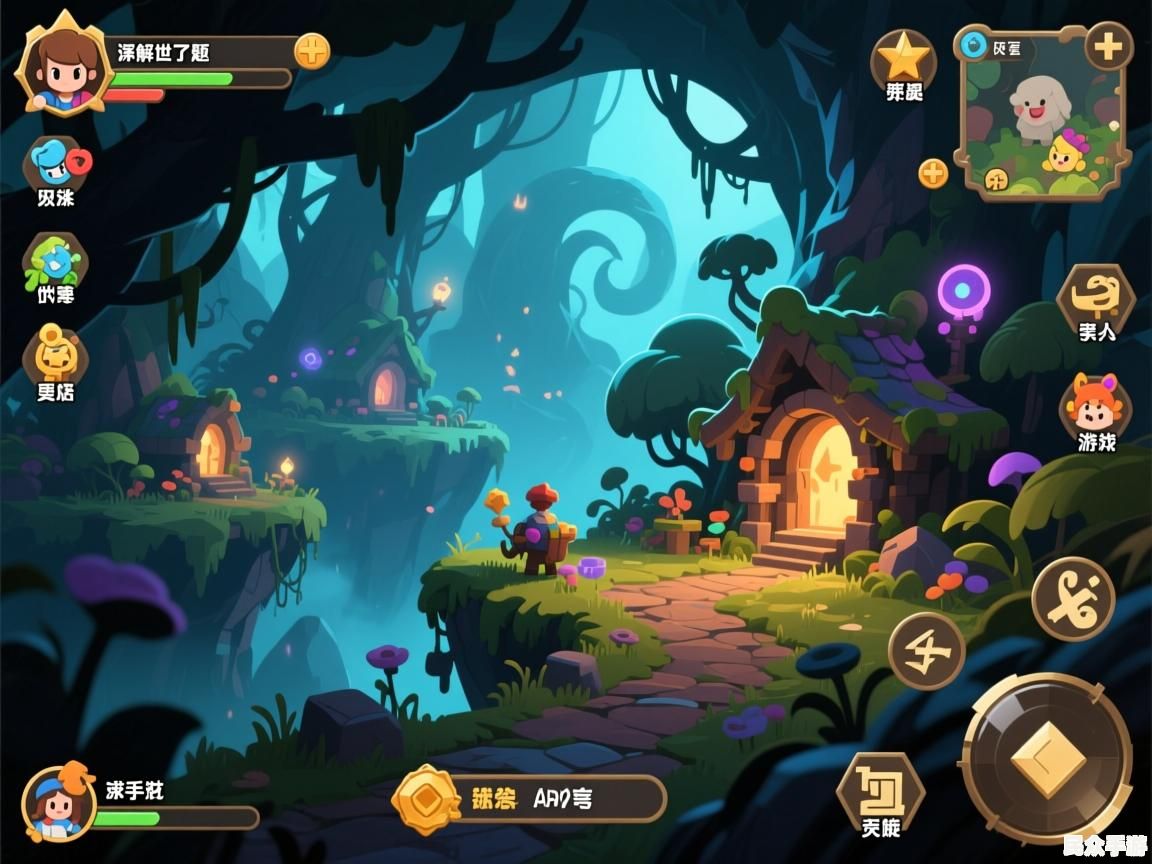Click the small gold plus left of minimap
Viewport: 1152px width, 864px height.
[x=933, y=173]
